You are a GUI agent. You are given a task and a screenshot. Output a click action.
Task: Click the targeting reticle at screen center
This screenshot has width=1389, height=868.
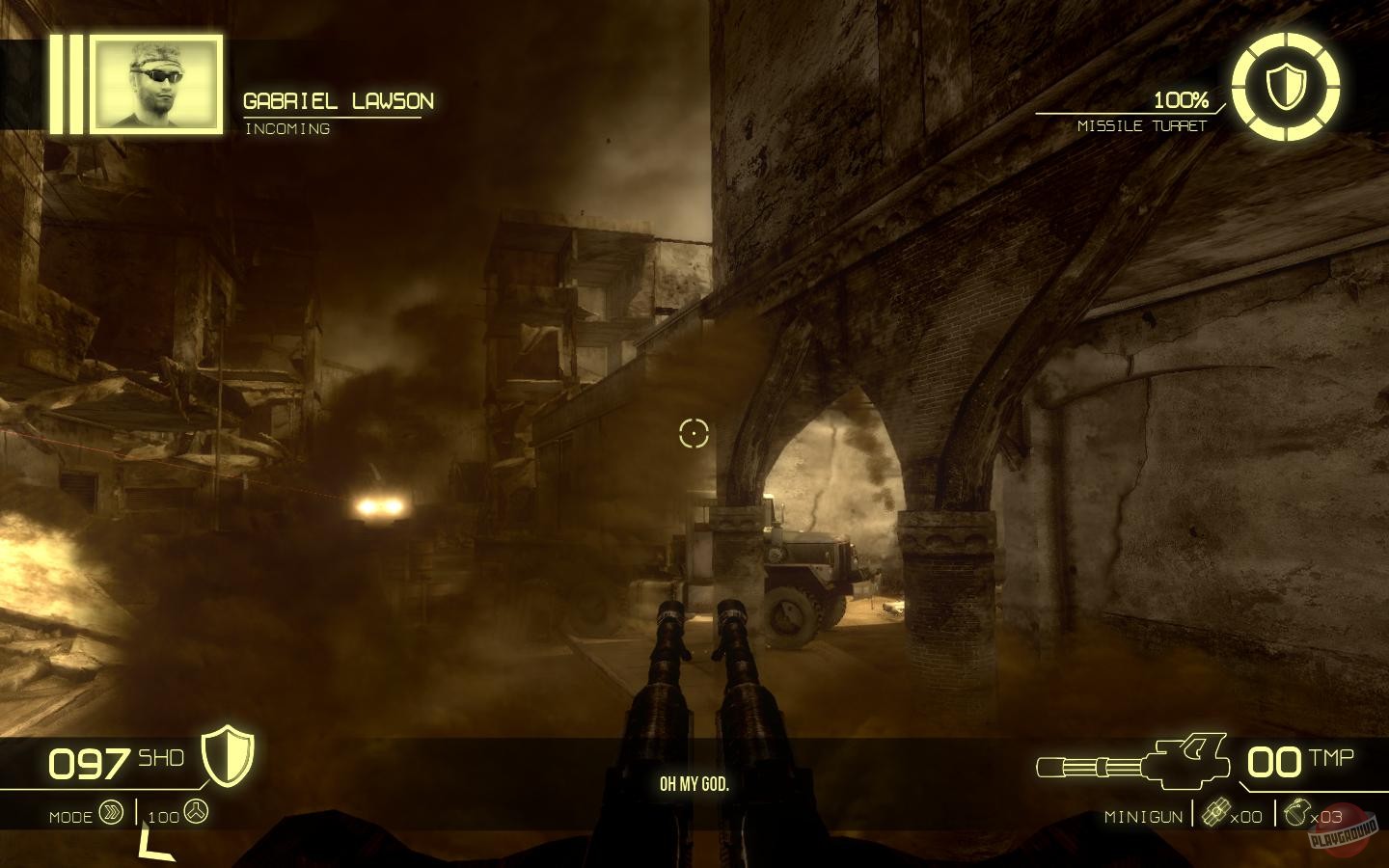point(694,433)
